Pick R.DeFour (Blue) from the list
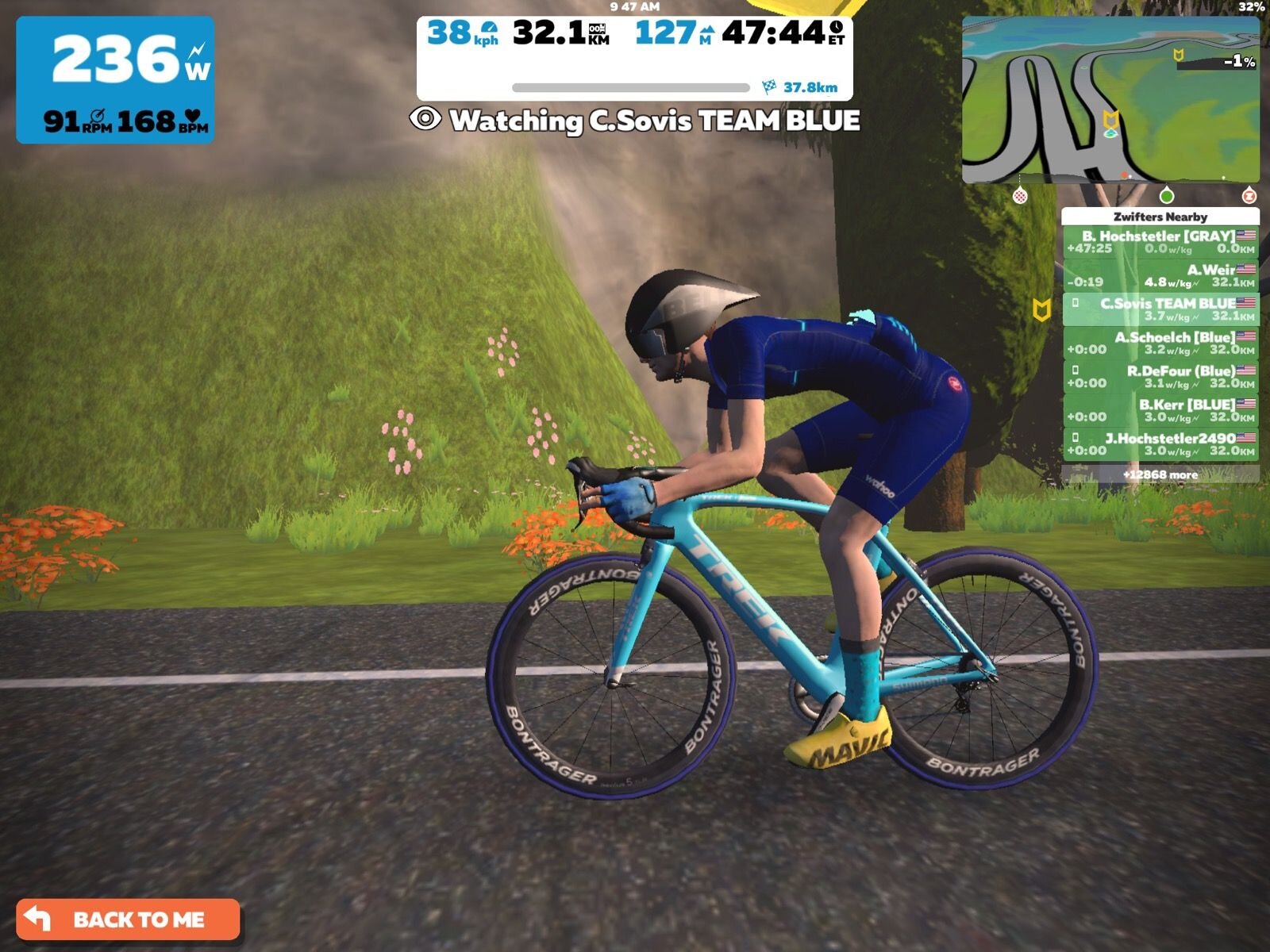Image resolution: width=1270 pixels, height=952 pixels. [x=1160, y=377]
